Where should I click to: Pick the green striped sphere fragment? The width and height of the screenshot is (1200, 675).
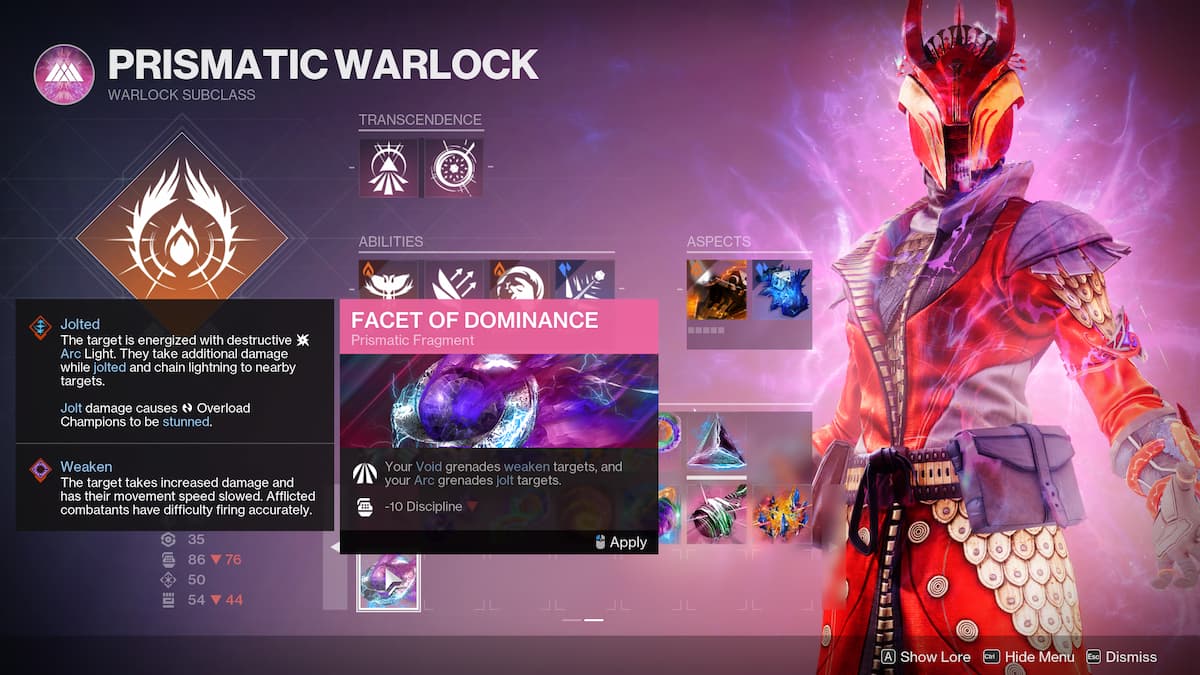(x=717, y=514)
